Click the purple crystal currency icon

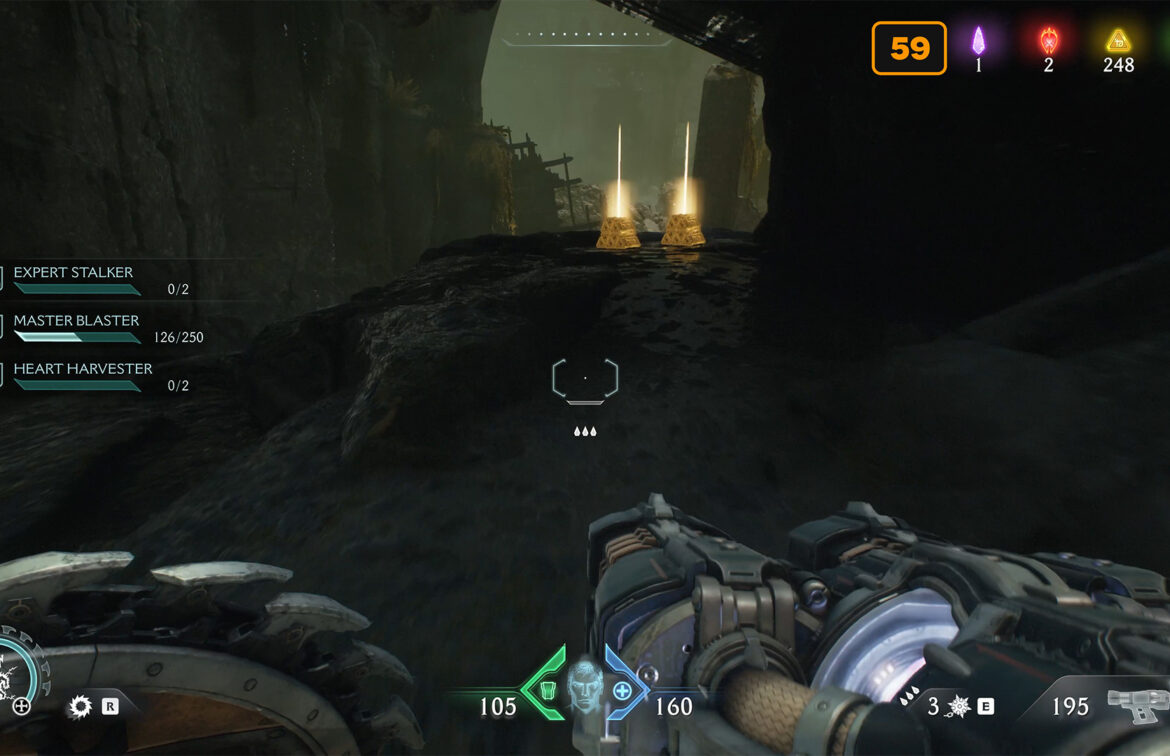pyautogui.click(x=979, y=41)
